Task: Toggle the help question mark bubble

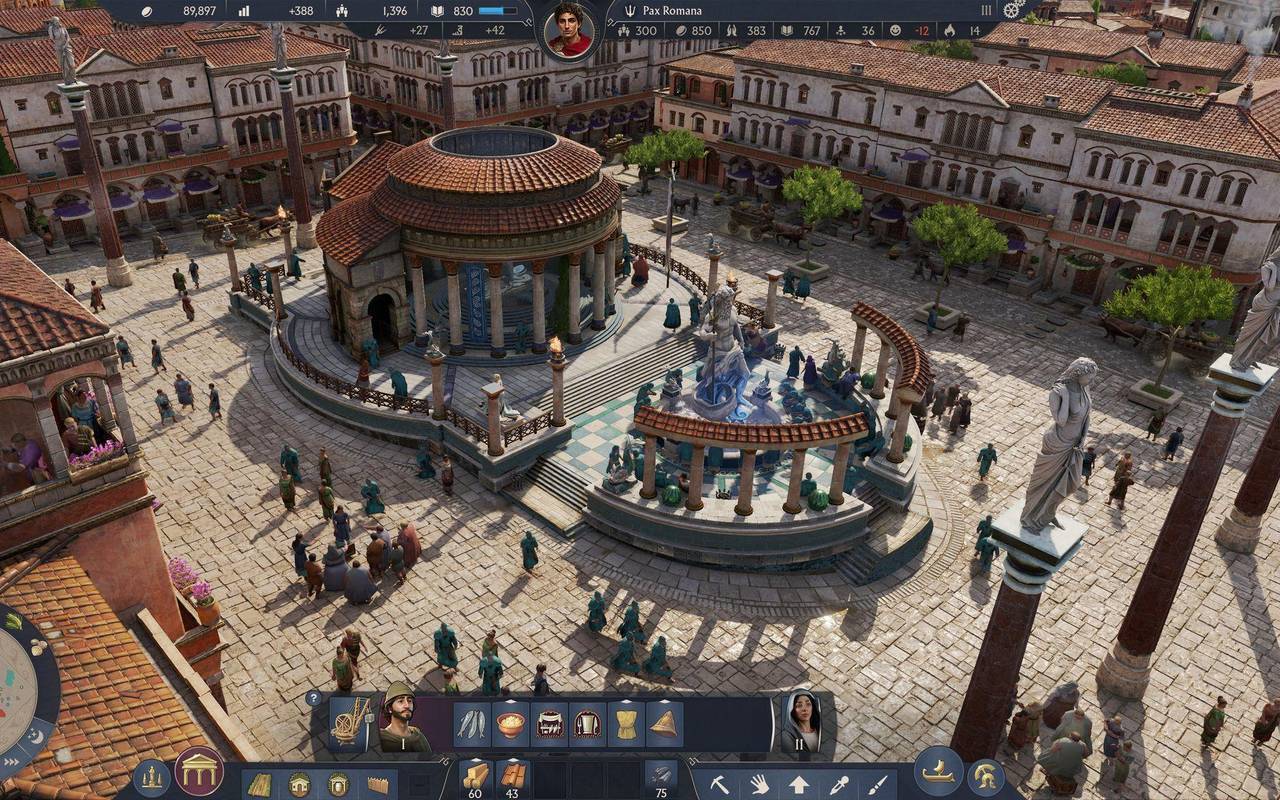Action: (x=316, y=695)
